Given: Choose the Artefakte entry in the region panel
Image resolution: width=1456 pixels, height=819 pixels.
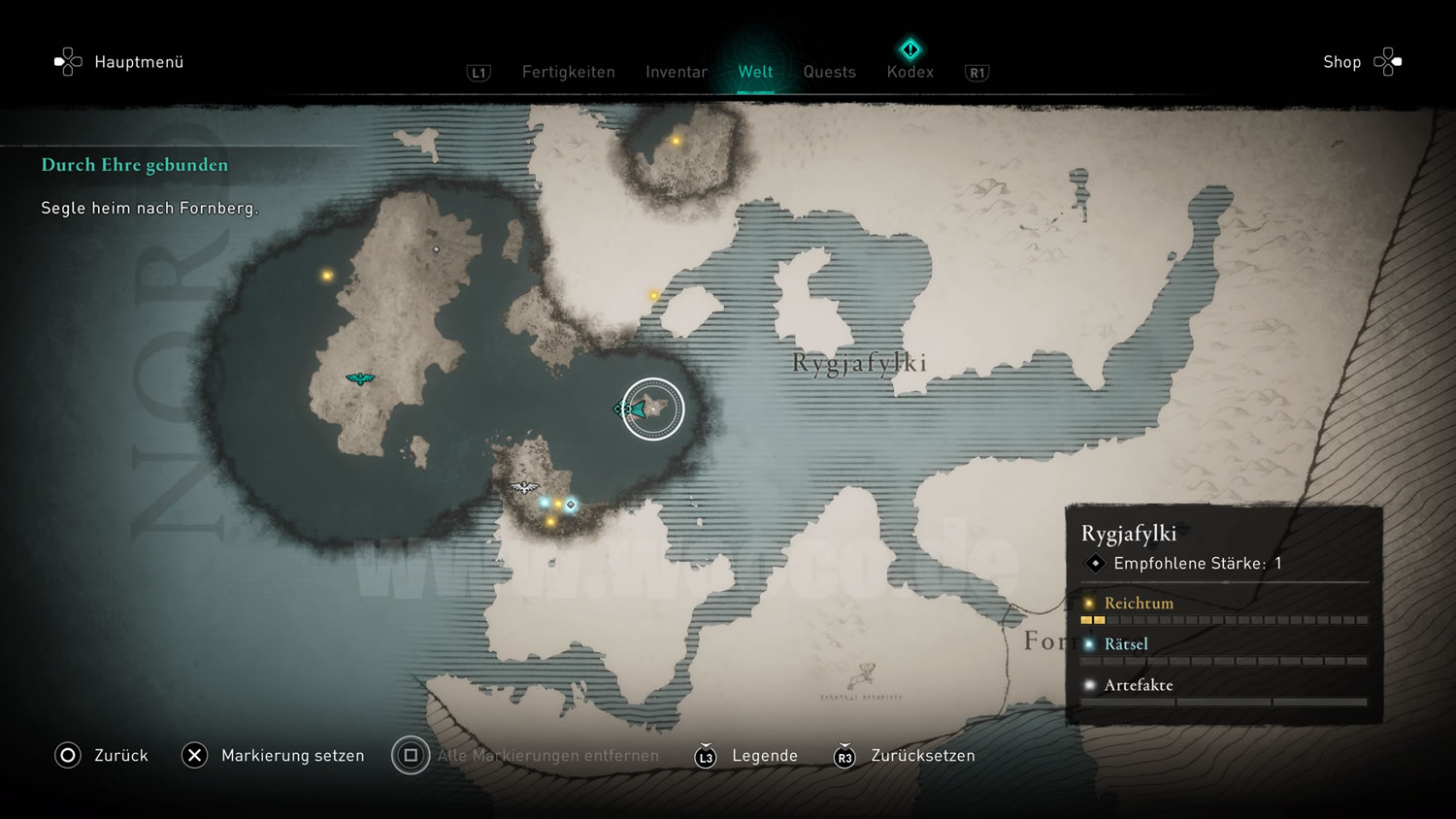Looking at the screenshot, I should tap(1139, 685).
